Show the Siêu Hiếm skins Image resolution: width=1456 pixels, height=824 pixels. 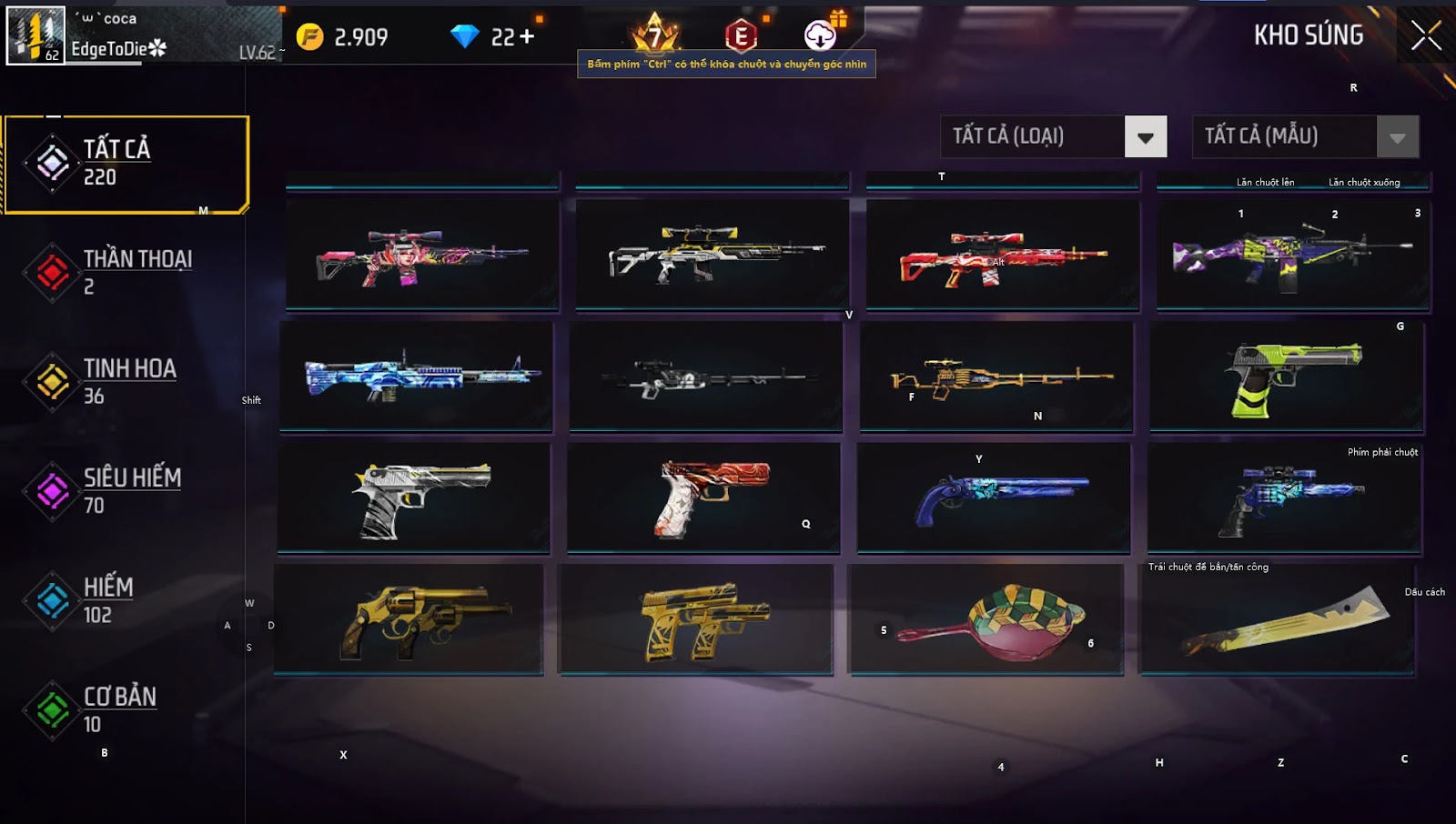(126, 491)
